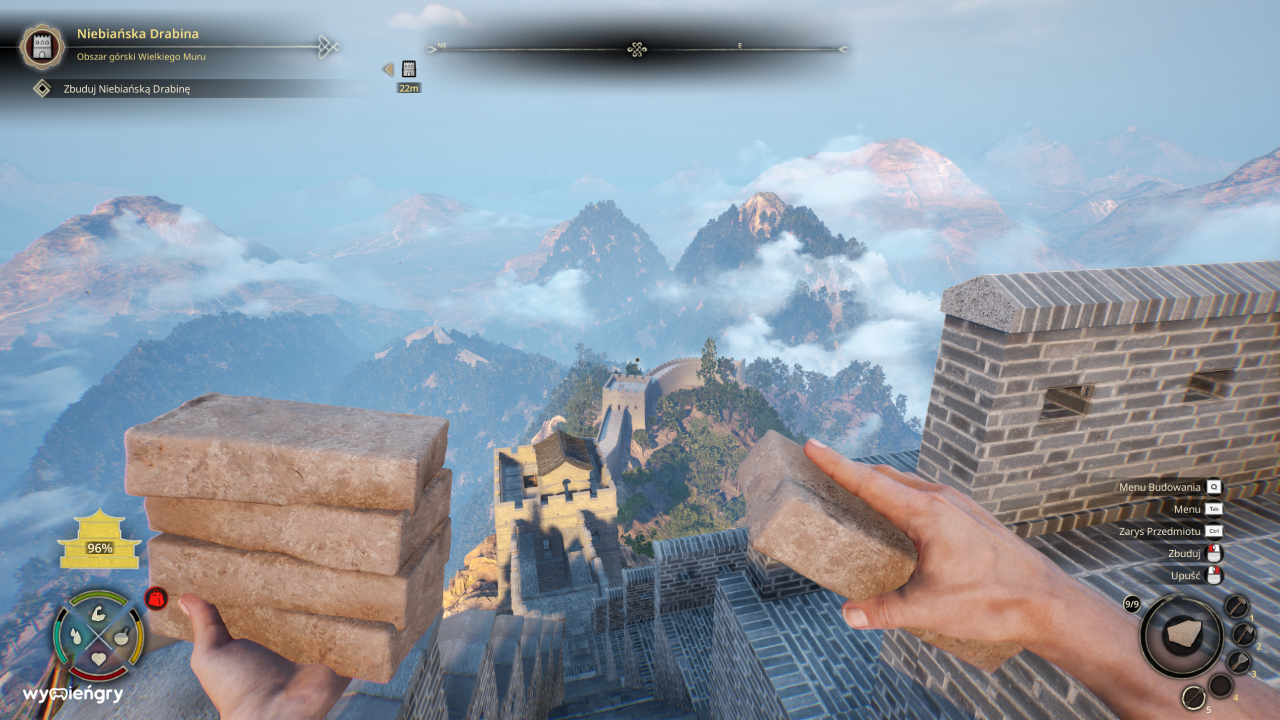Click the tower quest emblem icon
The width and height of the screenshot is (1280, 720).
coord(42,45)
